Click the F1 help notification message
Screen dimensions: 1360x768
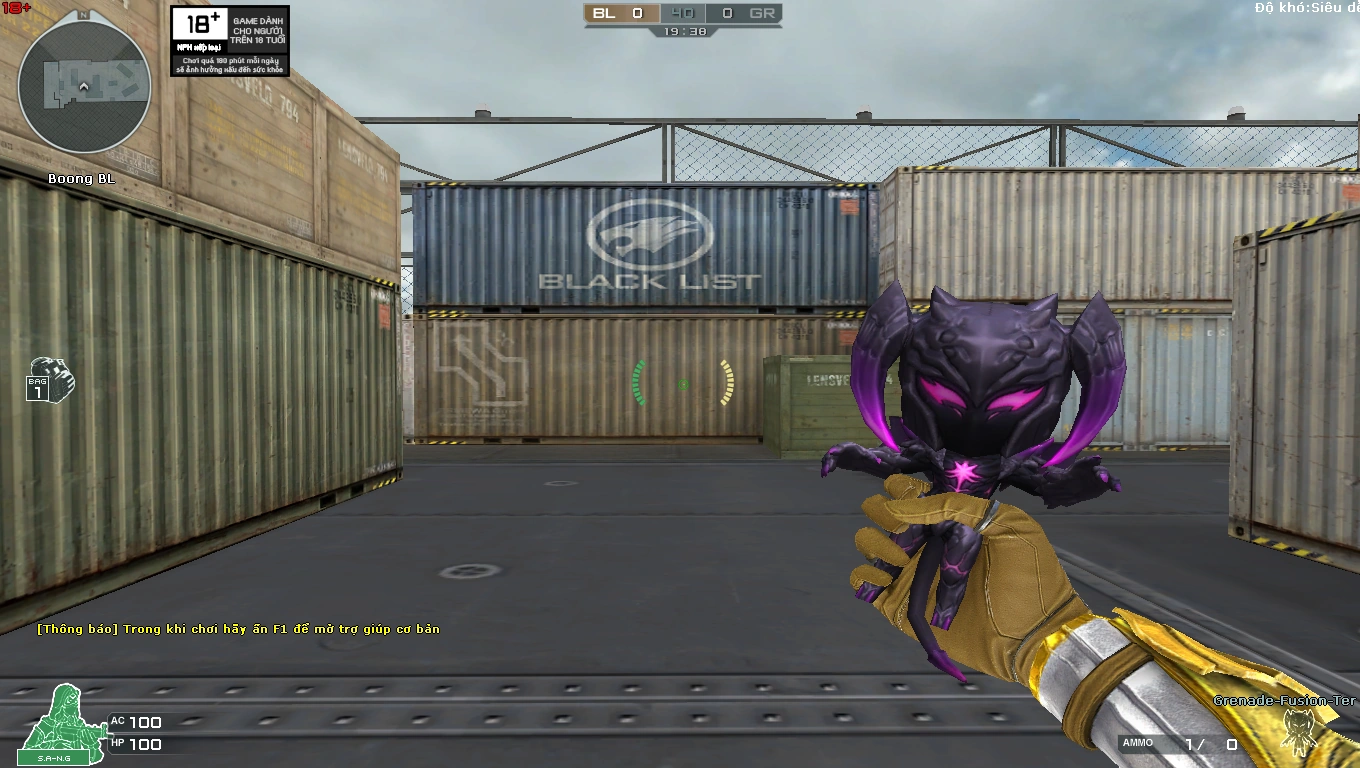[240, 630]
